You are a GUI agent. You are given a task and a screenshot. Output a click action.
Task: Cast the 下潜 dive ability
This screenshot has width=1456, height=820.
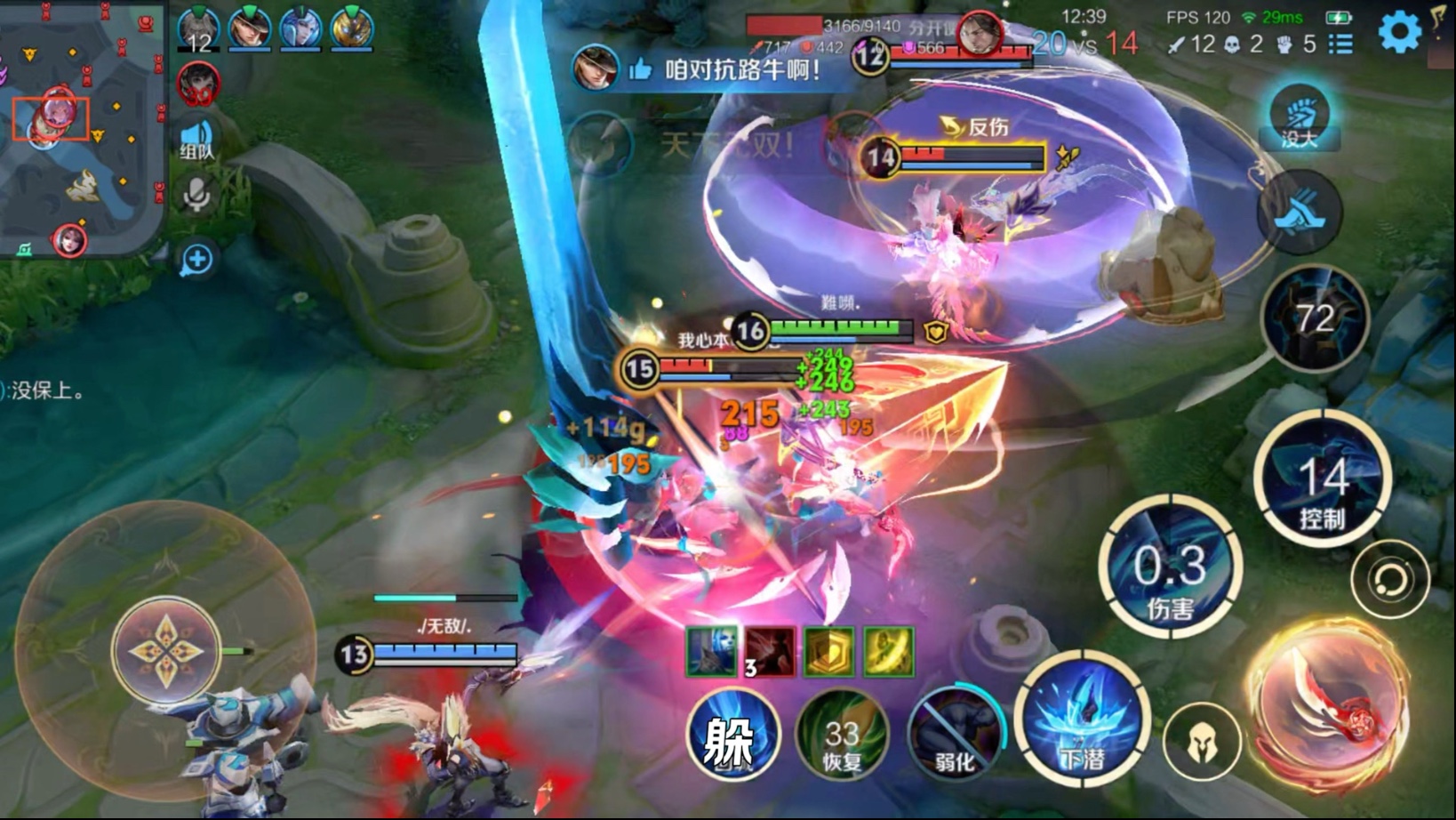click(x=1083, y=722)
